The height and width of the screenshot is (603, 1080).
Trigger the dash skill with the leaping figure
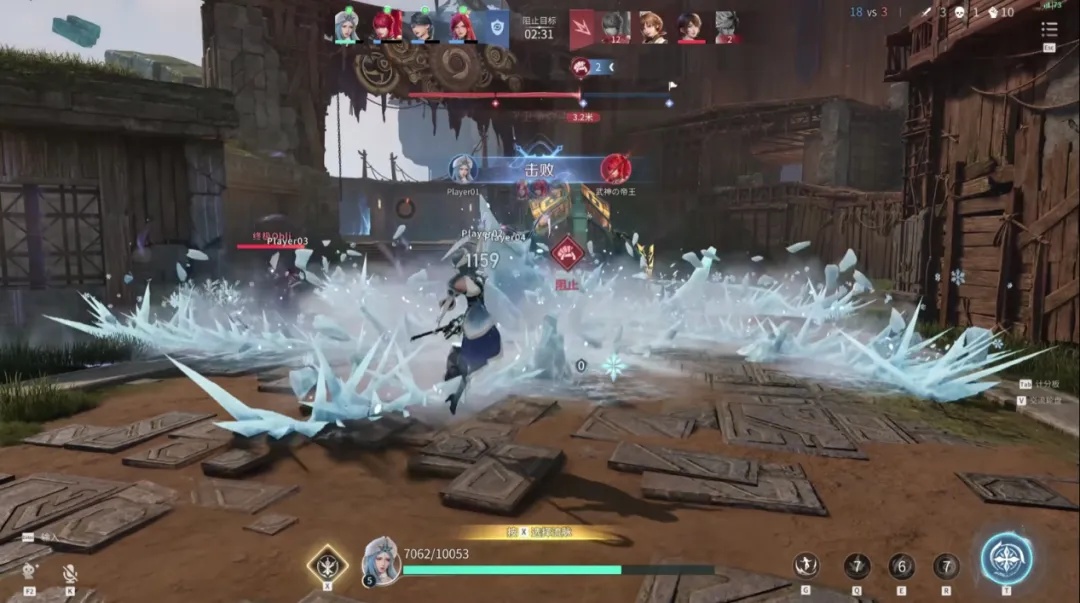click(806, 566)
